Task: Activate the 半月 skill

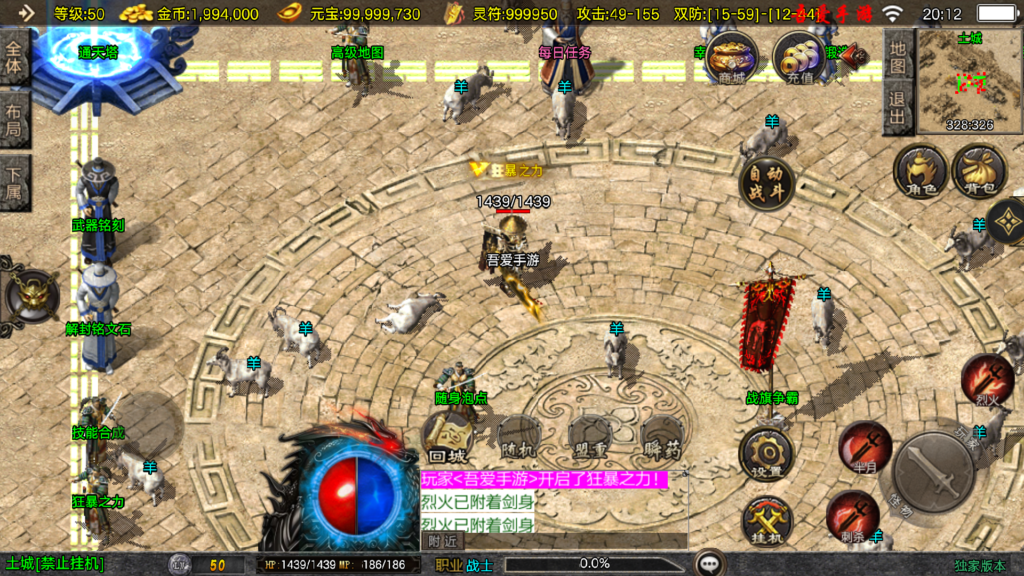Action: click(x=864, y=445)
